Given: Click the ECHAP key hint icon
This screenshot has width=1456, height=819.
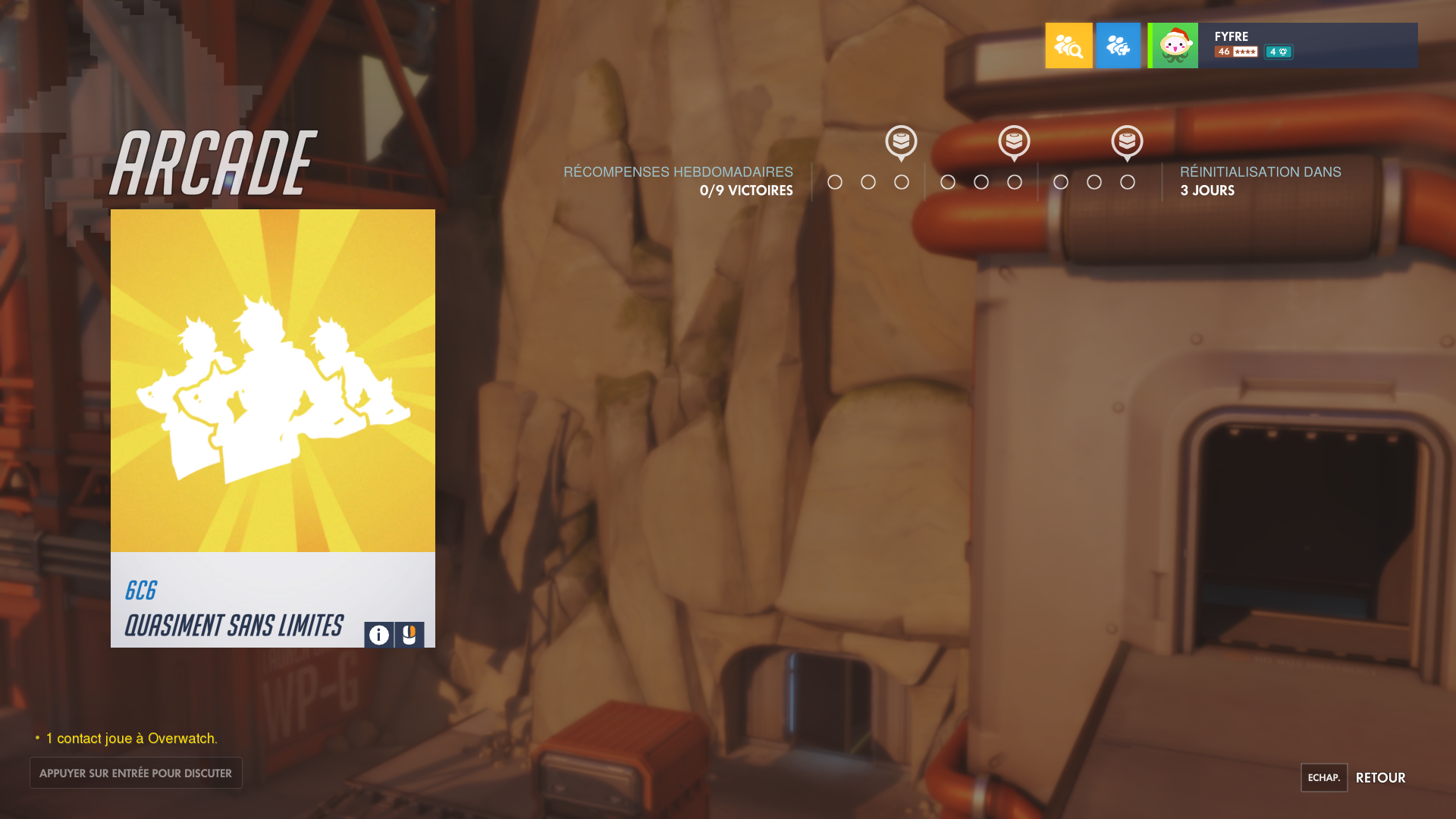Looking at the screenshot, I should tap(1323, 777).
